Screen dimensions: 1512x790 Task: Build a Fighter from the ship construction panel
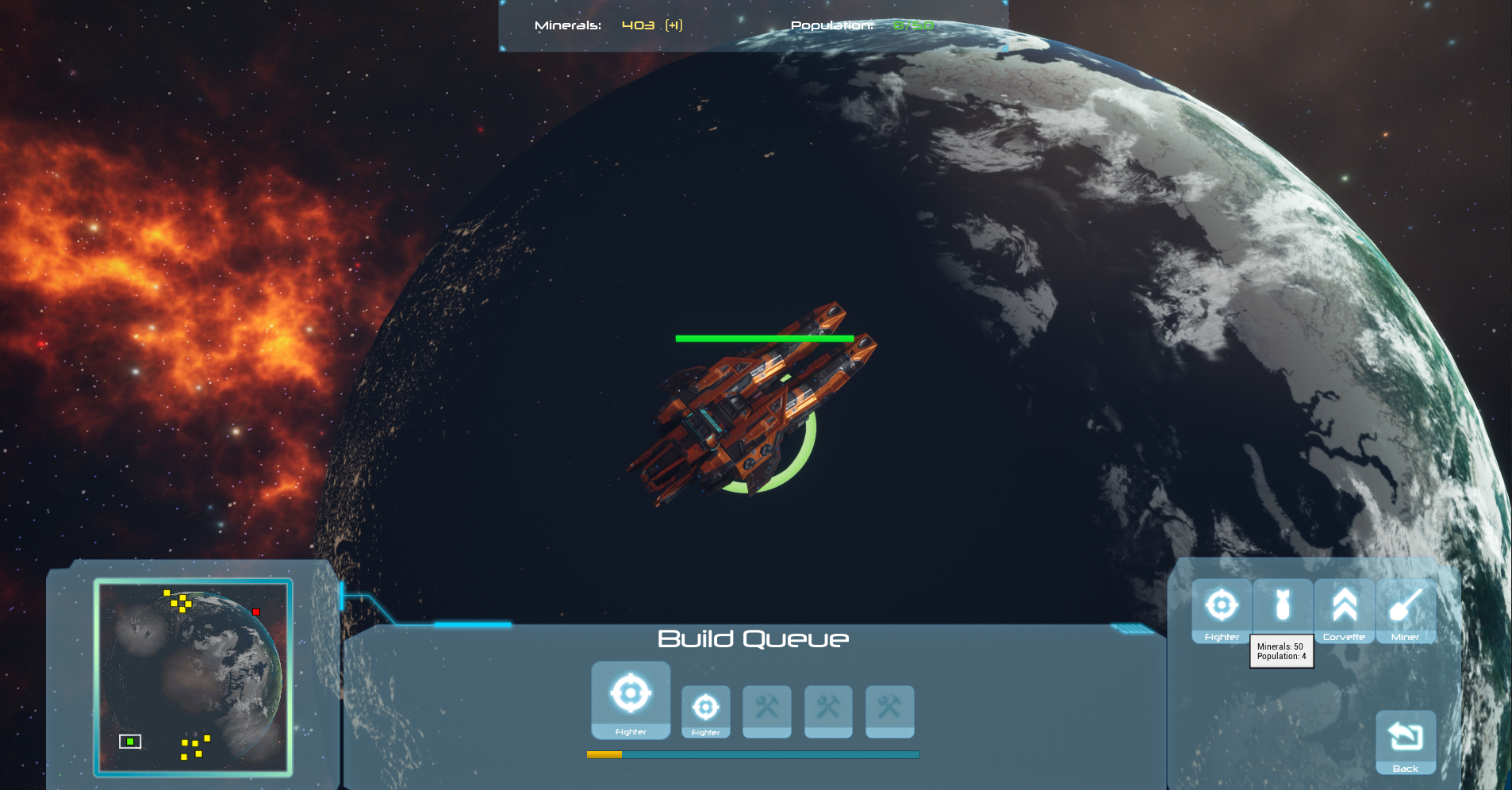tap(1222, 610)
